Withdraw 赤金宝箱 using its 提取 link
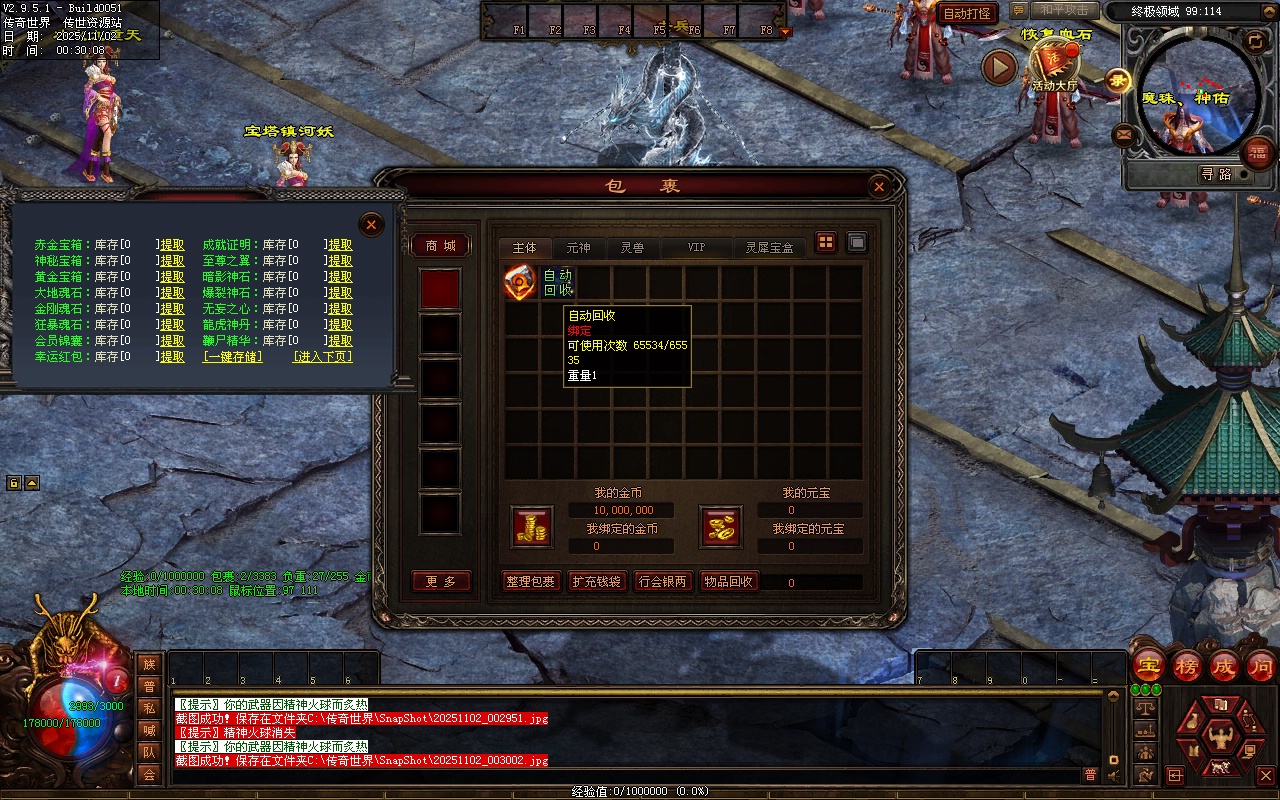Viewport: 1280px width, 800px height. [172, 245]
